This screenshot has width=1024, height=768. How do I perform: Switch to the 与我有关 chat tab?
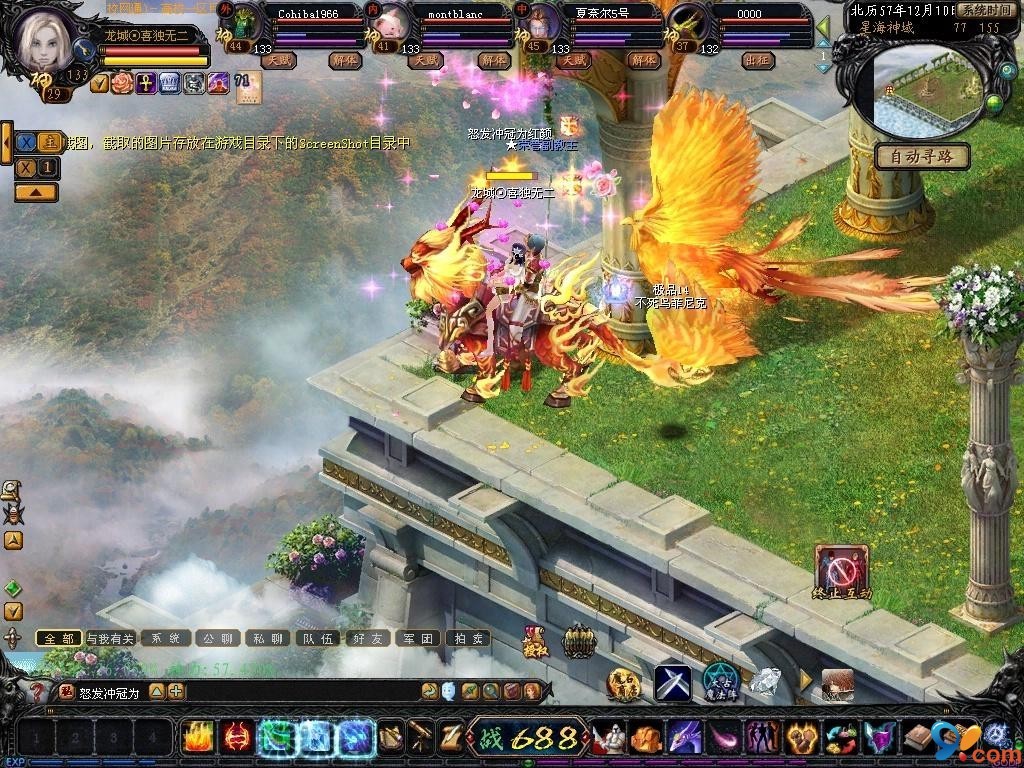(110, 638)
